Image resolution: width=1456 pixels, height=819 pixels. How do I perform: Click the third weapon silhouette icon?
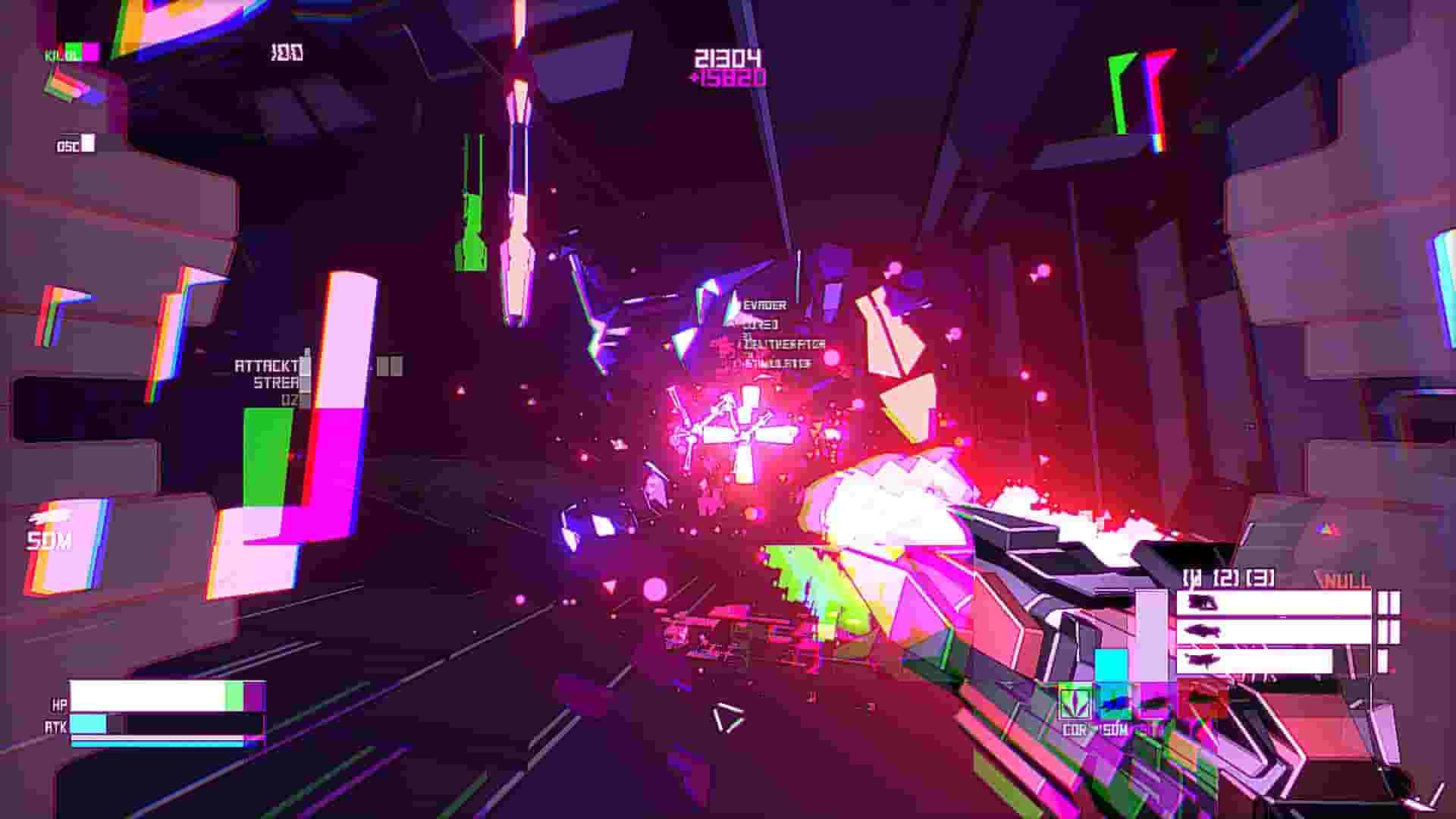[1202, 659]
